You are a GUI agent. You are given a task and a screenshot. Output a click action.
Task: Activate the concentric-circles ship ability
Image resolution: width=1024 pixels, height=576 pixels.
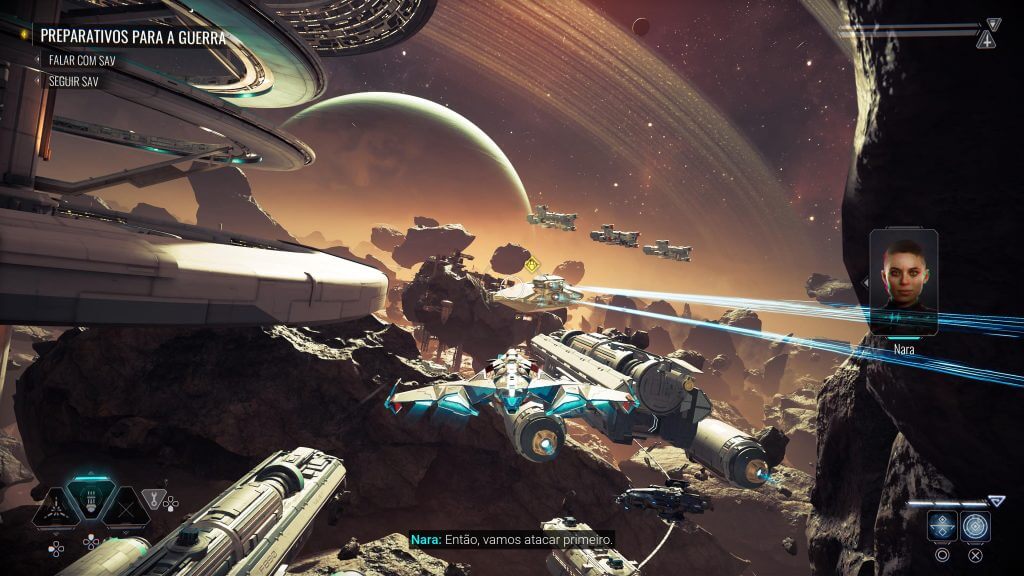click(975, 525)
